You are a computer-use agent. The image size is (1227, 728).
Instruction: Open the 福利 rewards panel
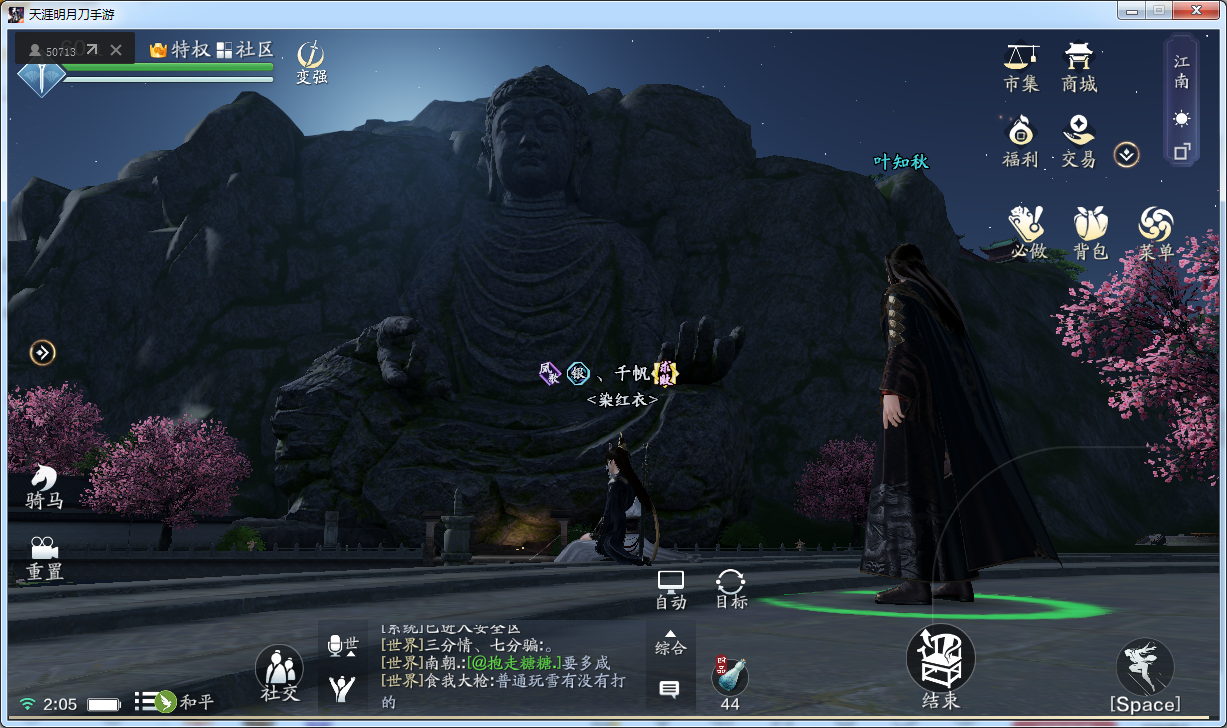pyautogui.click(x=1020, y=141)
